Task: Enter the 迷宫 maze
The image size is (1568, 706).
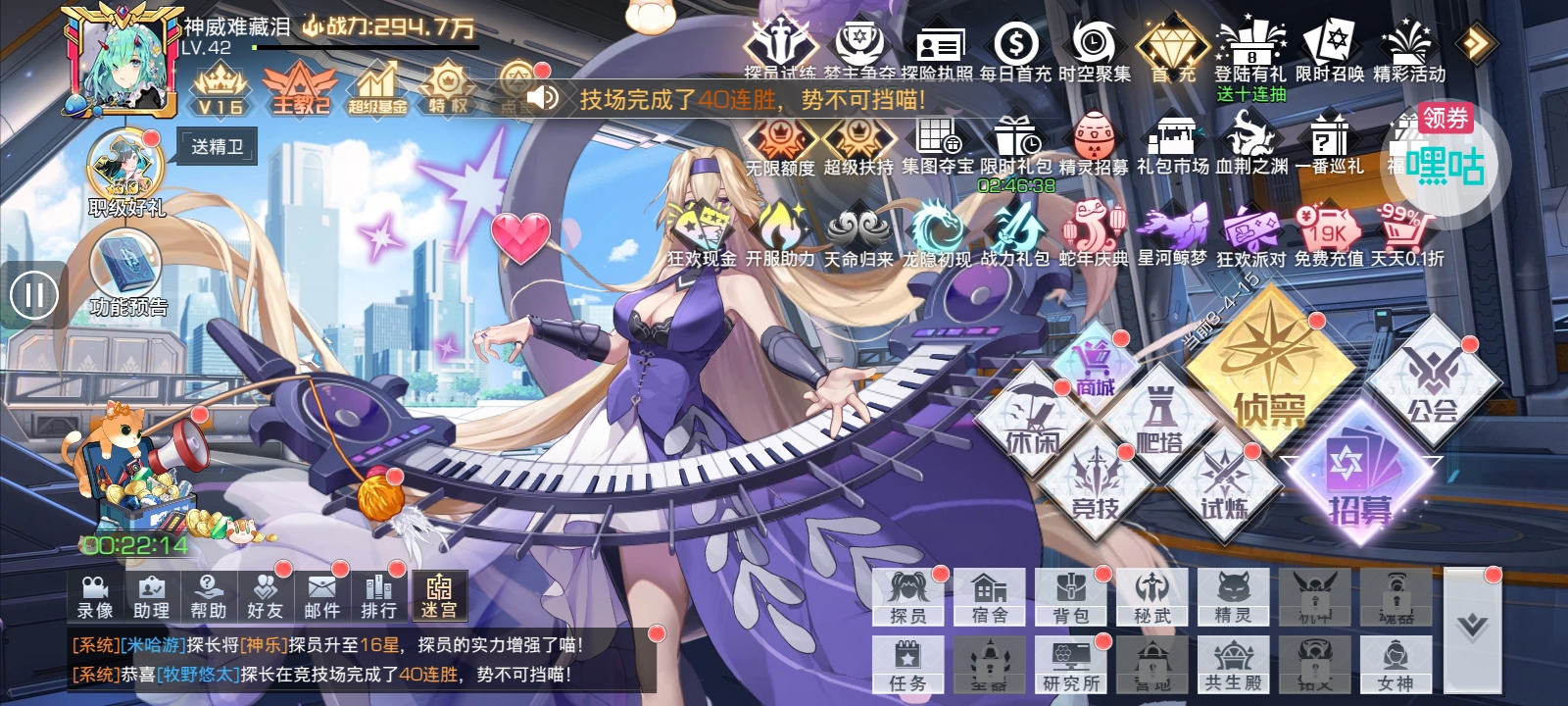Action: [438, 595]
